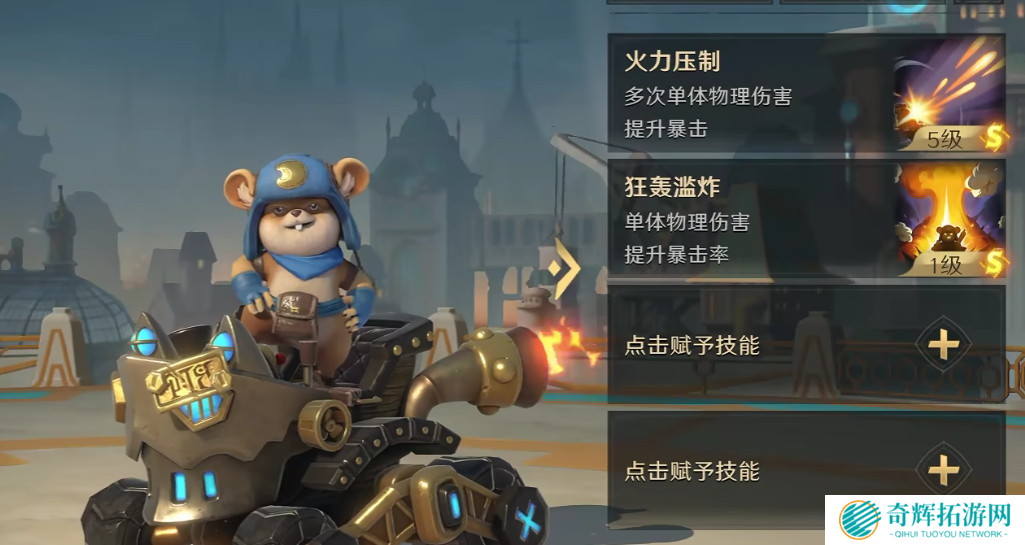Tap the 狂轰滥炸 level 1 skill icon
This screenshot has height=545, width=1025.
pyautogui.click(x=948, y=220)
